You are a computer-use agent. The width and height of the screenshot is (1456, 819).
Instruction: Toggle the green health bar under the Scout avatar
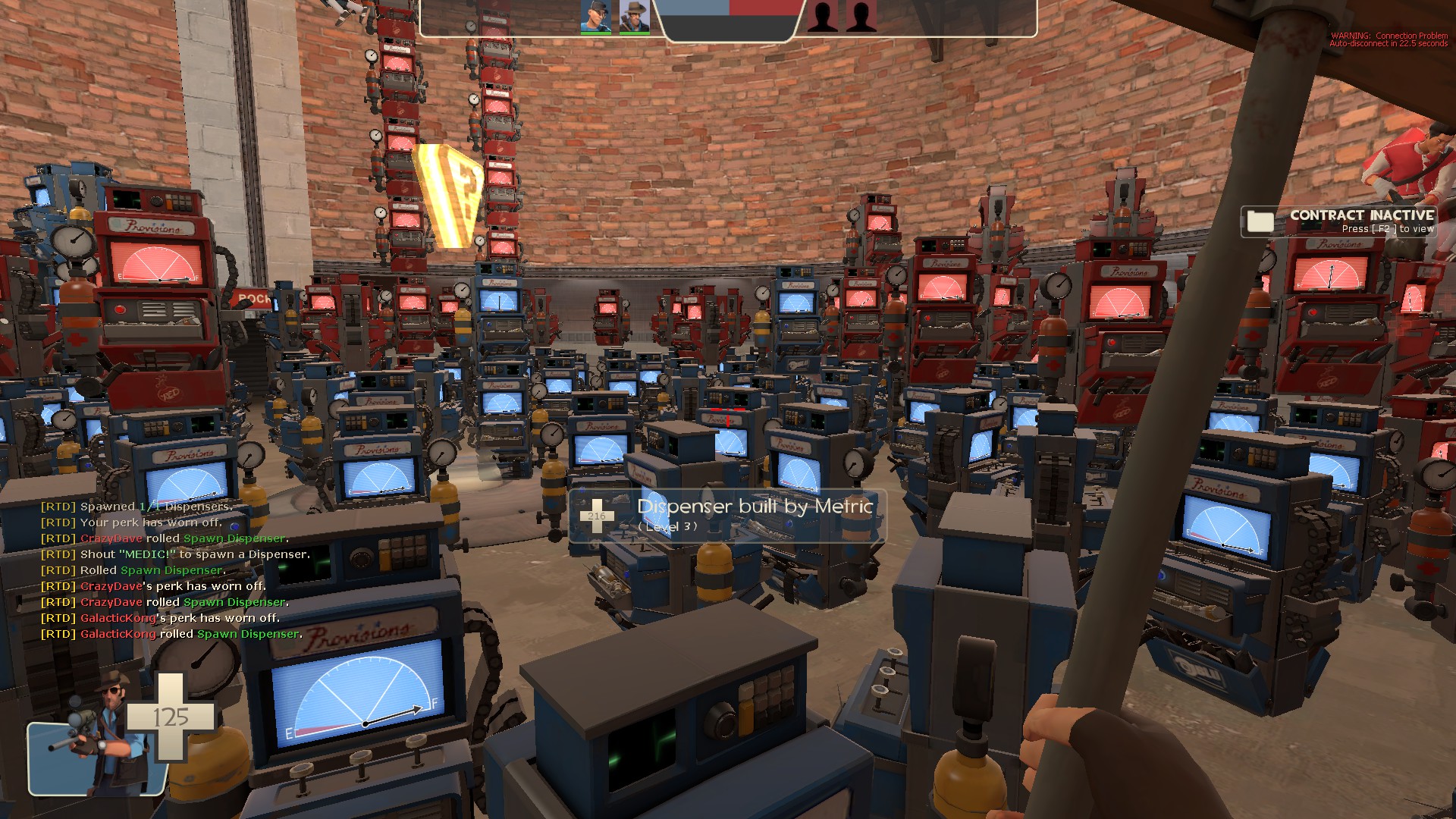pyautogui.click(x=596, y=32)
